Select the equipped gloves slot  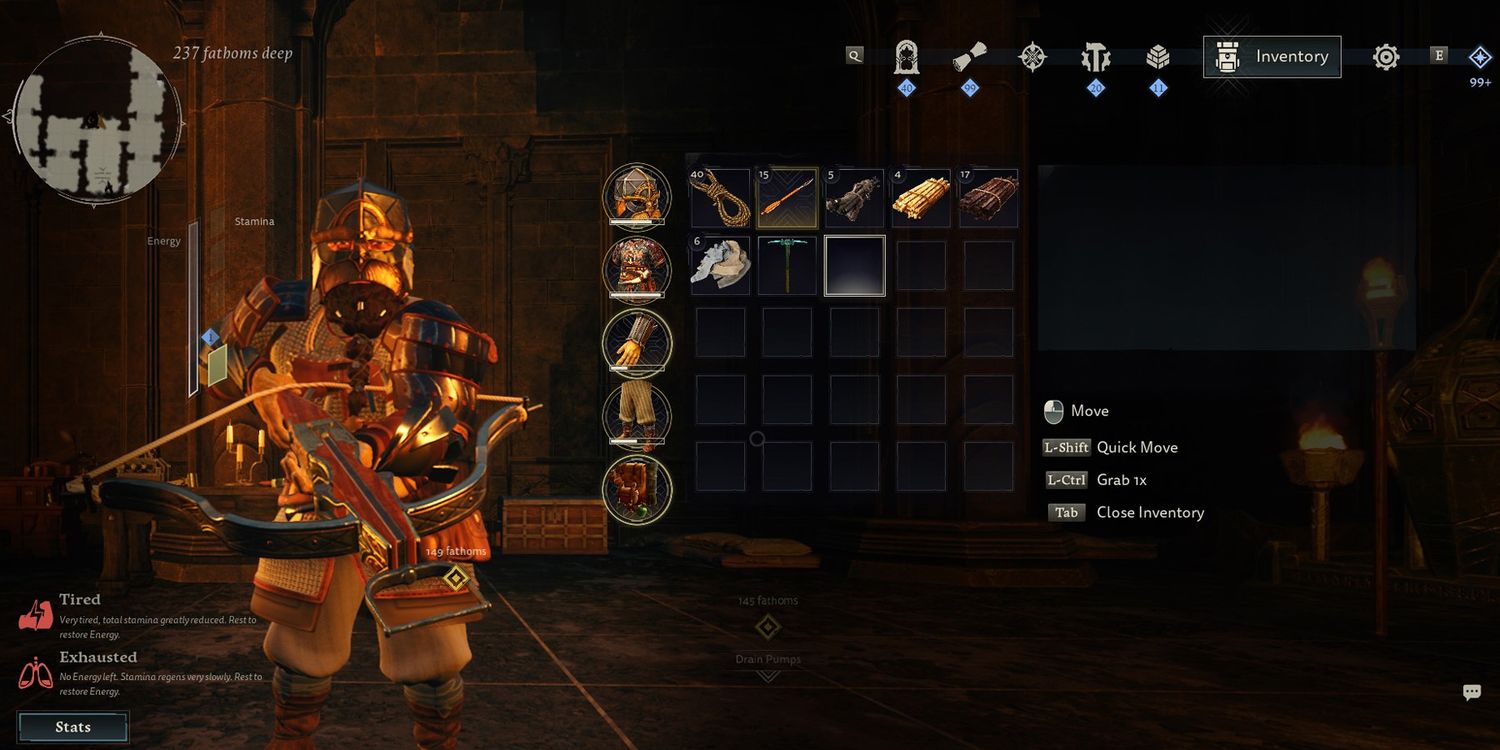tap(637, 342)
